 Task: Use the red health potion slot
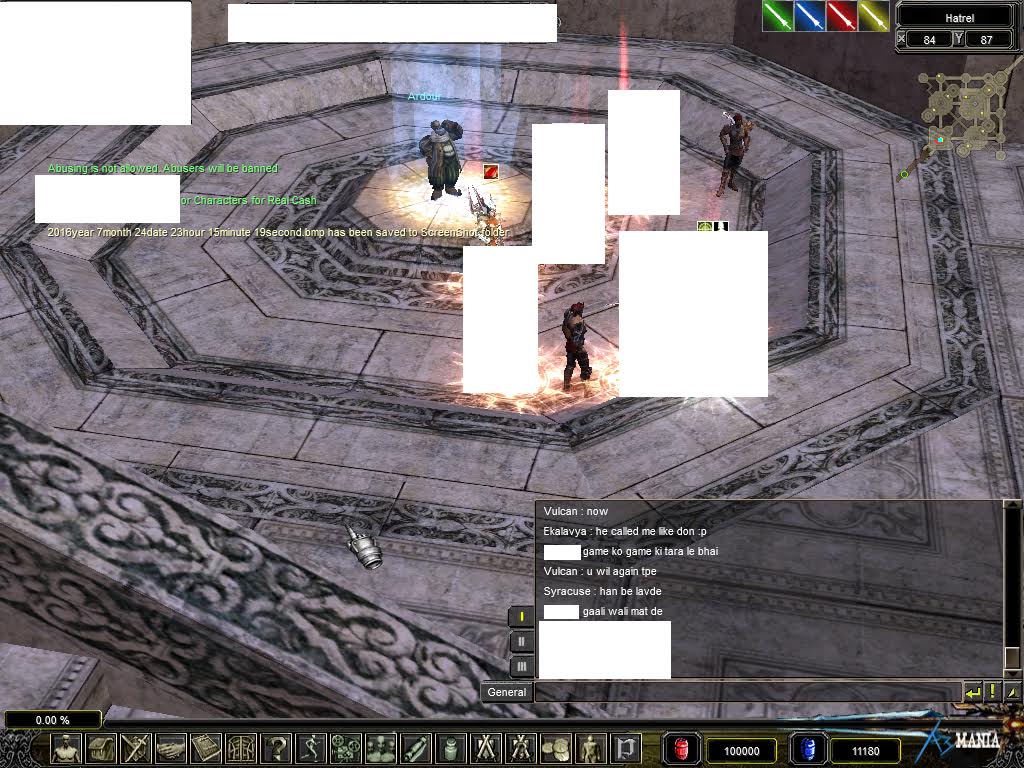(682, 750)
